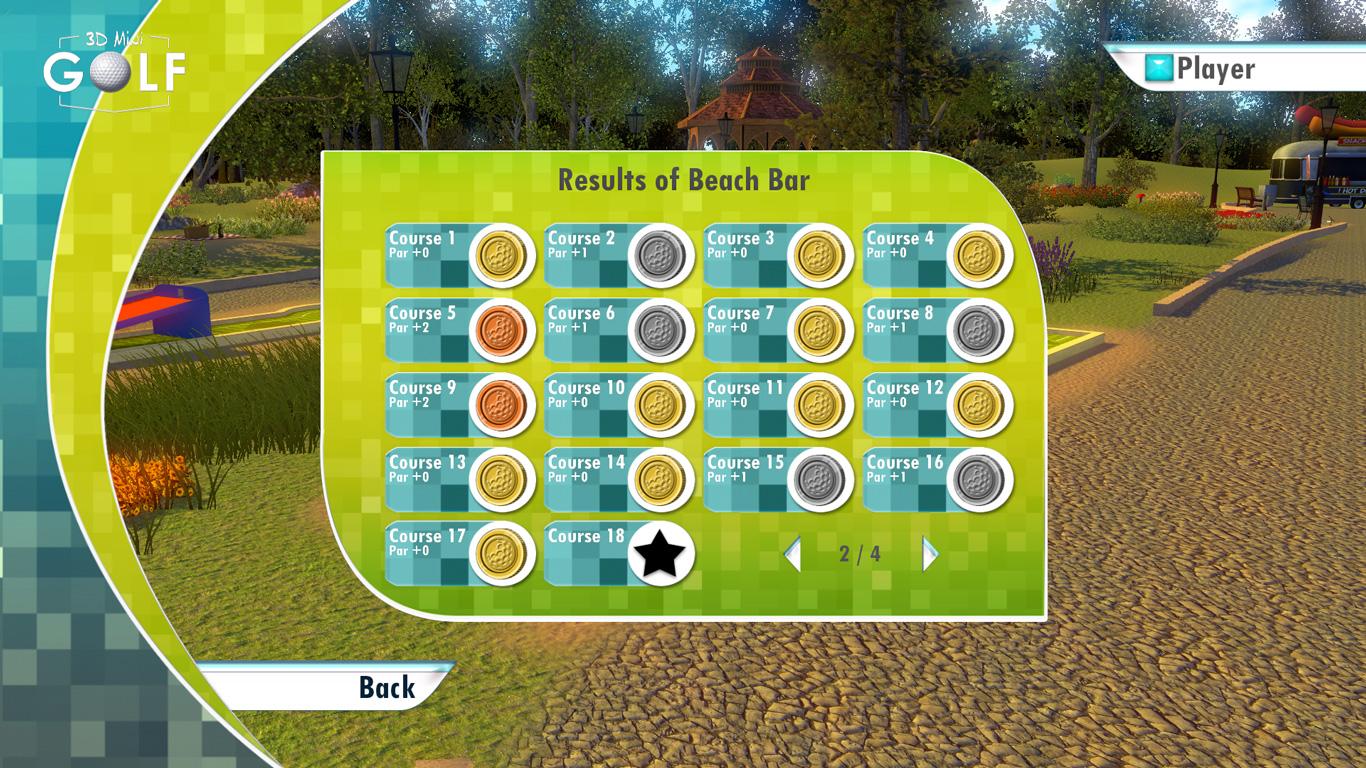
Task: Click the right pagination arrow
Action: (x=931, y=553)
